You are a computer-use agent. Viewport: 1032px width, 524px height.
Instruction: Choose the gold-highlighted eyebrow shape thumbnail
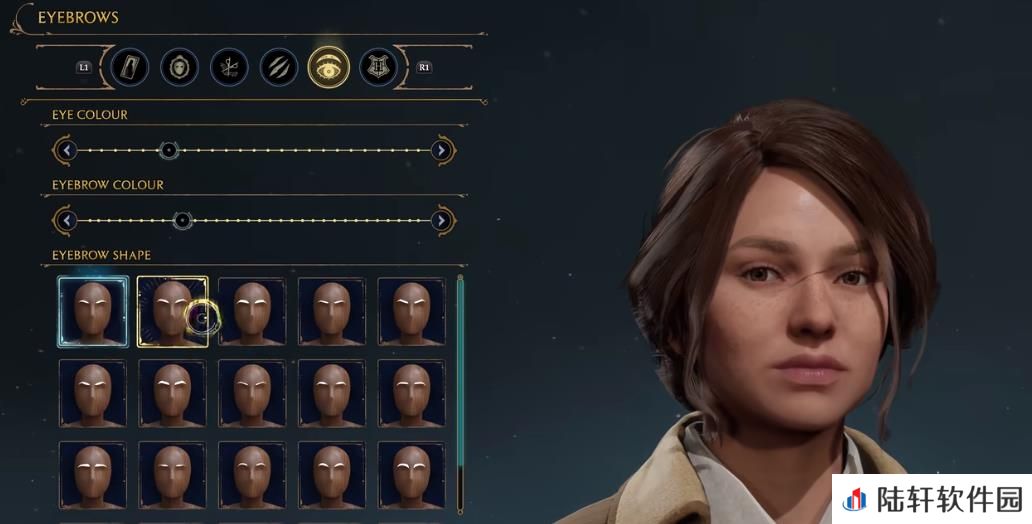coord(172,311)
